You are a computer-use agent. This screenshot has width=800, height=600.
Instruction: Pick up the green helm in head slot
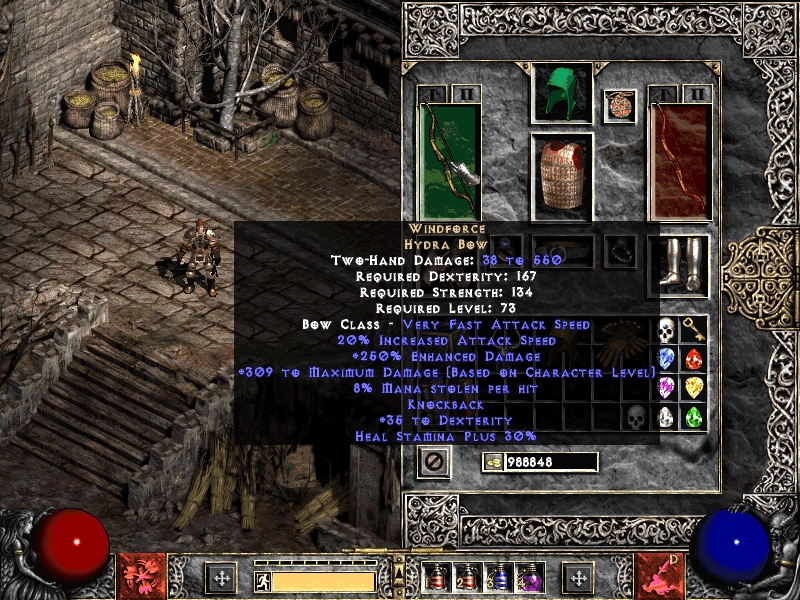click(x=561, y=92)
